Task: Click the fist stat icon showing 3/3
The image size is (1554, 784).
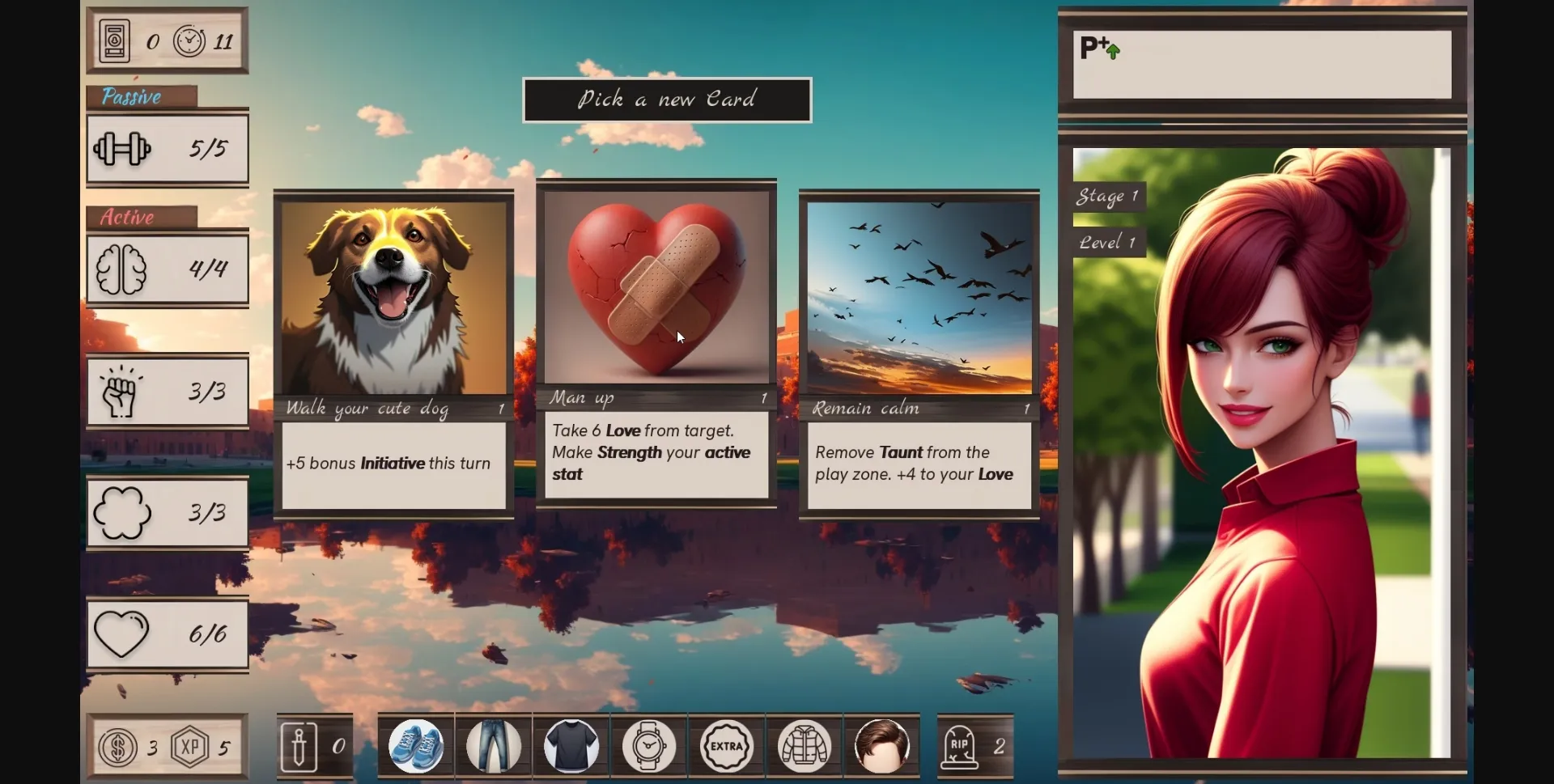Action: pyautogui.click(x=121, y=391)
